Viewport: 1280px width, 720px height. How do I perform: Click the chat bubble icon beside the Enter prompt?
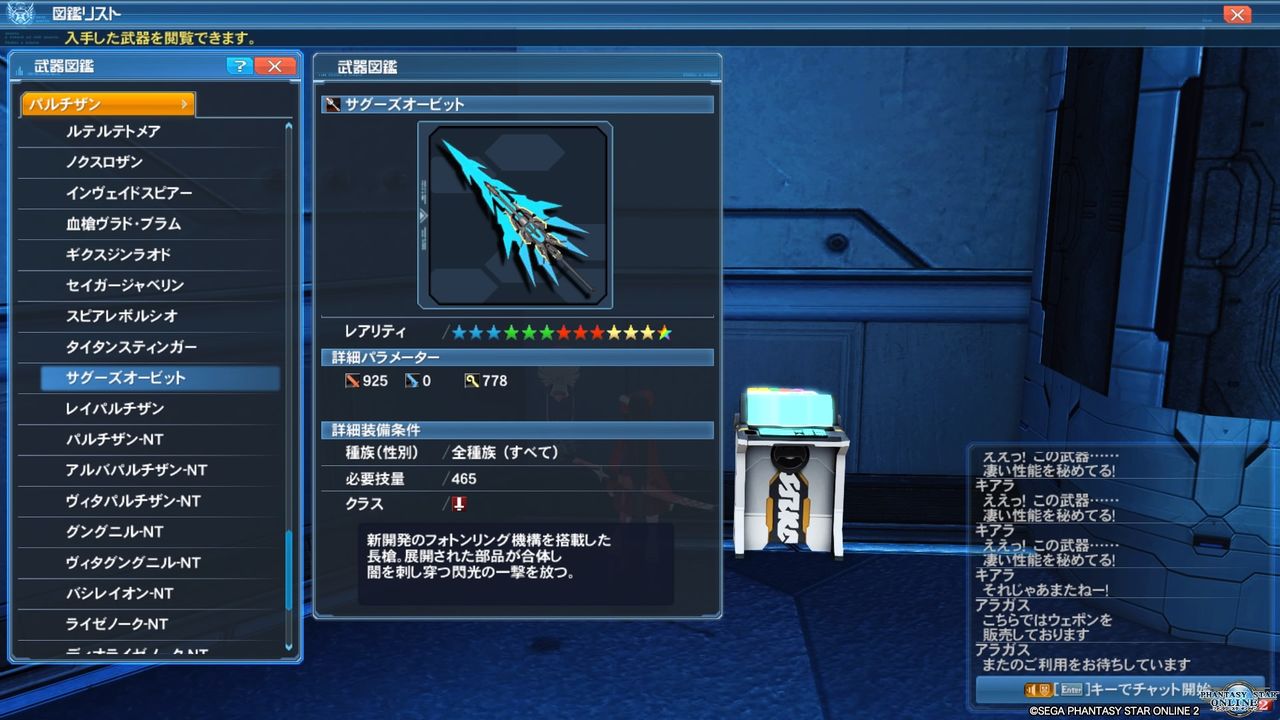[1036, 689]
